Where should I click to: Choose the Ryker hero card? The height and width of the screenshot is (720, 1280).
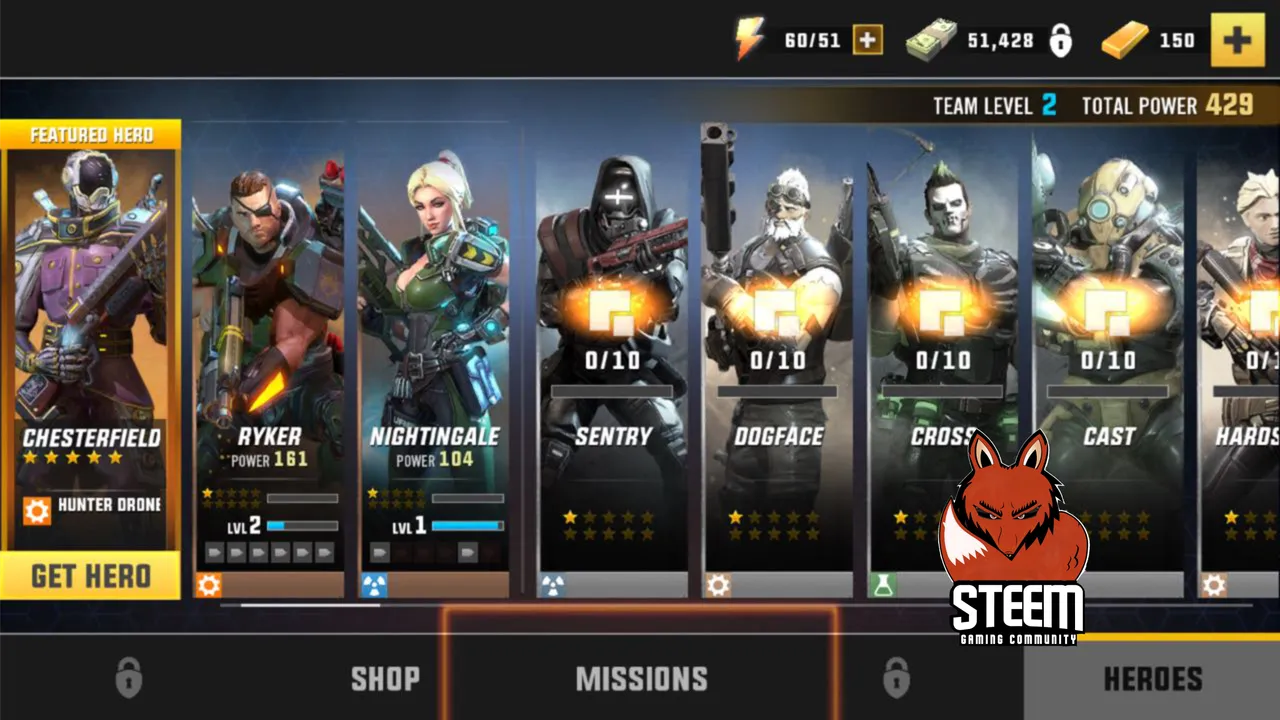point(268,330)
